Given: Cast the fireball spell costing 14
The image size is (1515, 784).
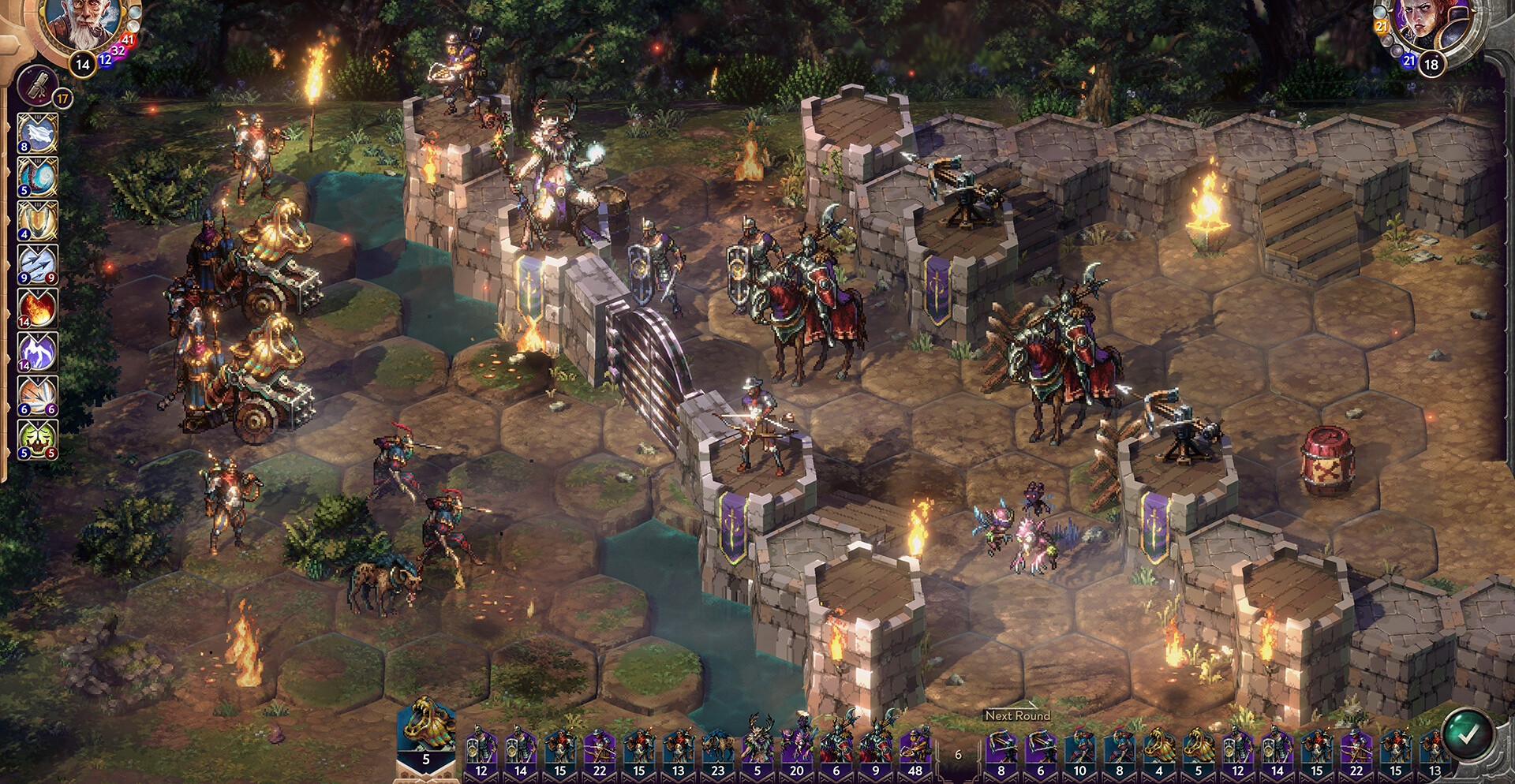Looking at the screenshot, I should coord(37,308).
